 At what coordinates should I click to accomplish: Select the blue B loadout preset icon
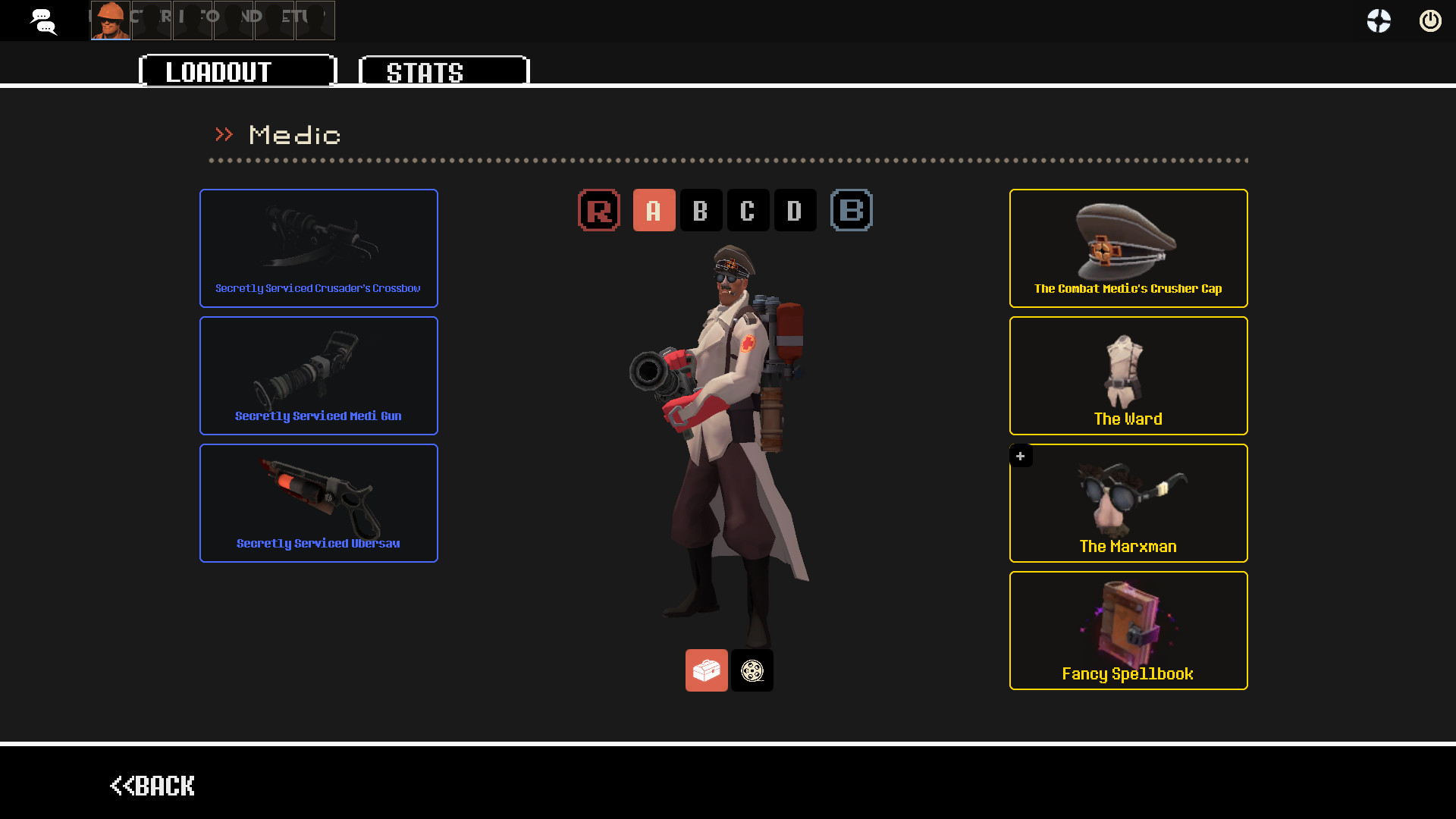pos(851,210)
